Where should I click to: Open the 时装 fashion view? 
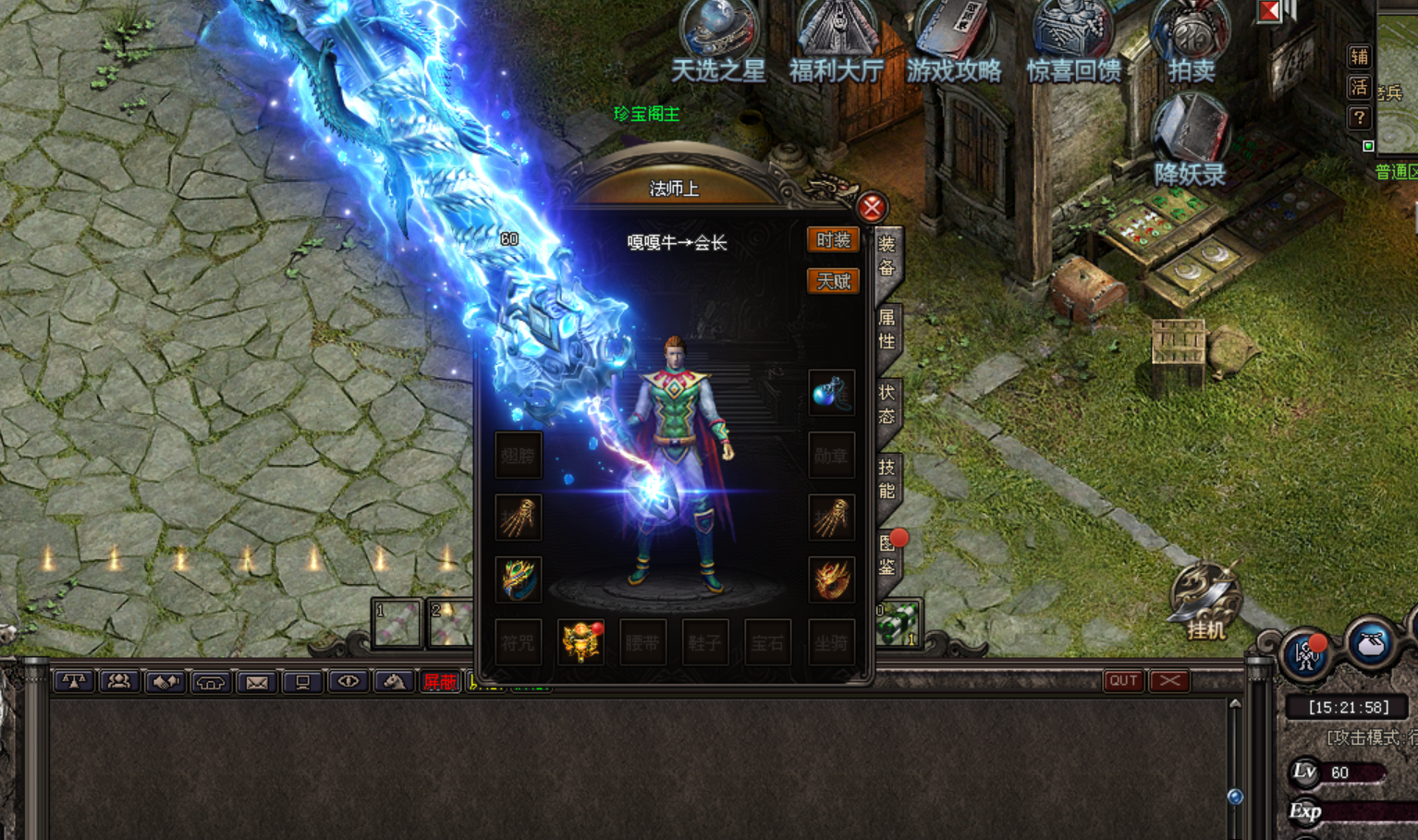click(833, 240)
